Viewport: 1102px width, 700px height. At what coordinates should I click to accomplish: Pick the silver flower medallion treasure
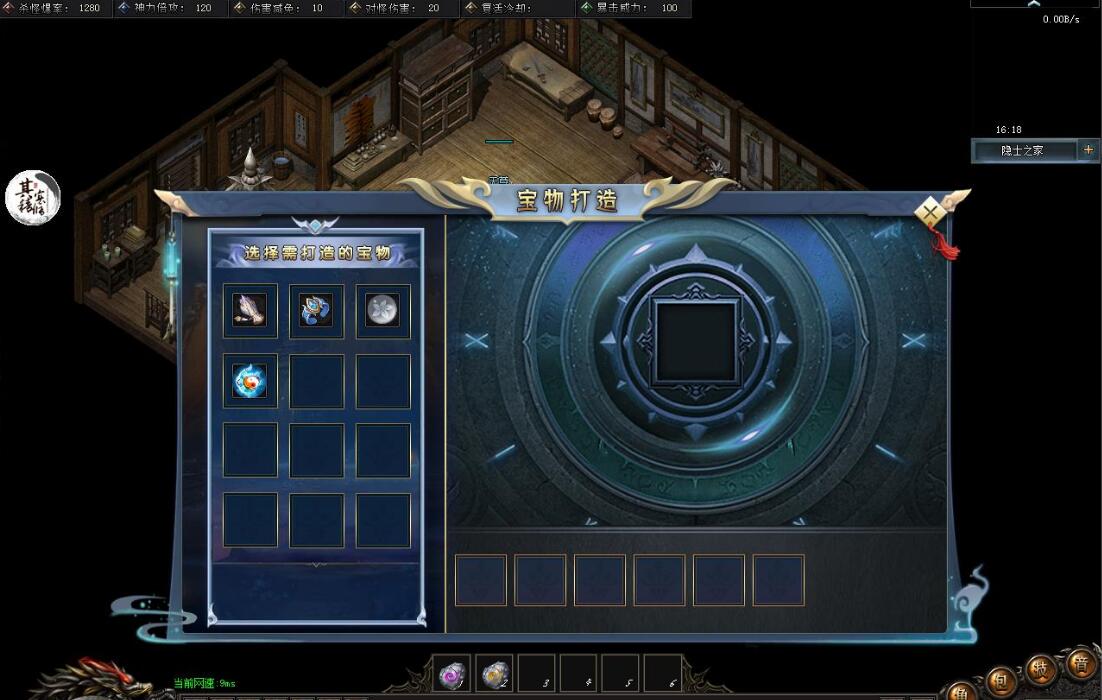(383, 311)
